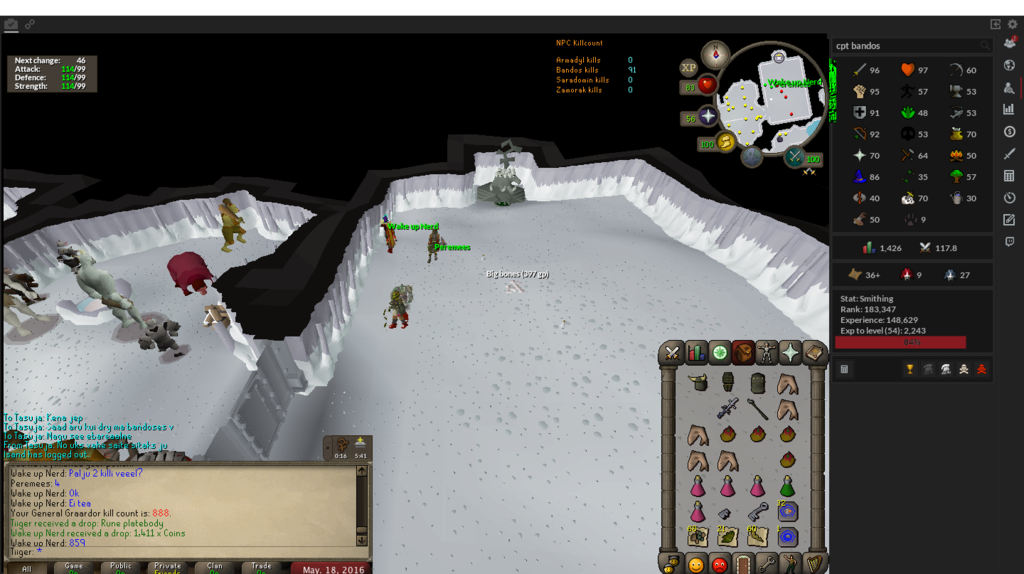This screenshot has width=1024, height=574.
Task: Show the Worn Equipment tab
Action: [767, 353]
